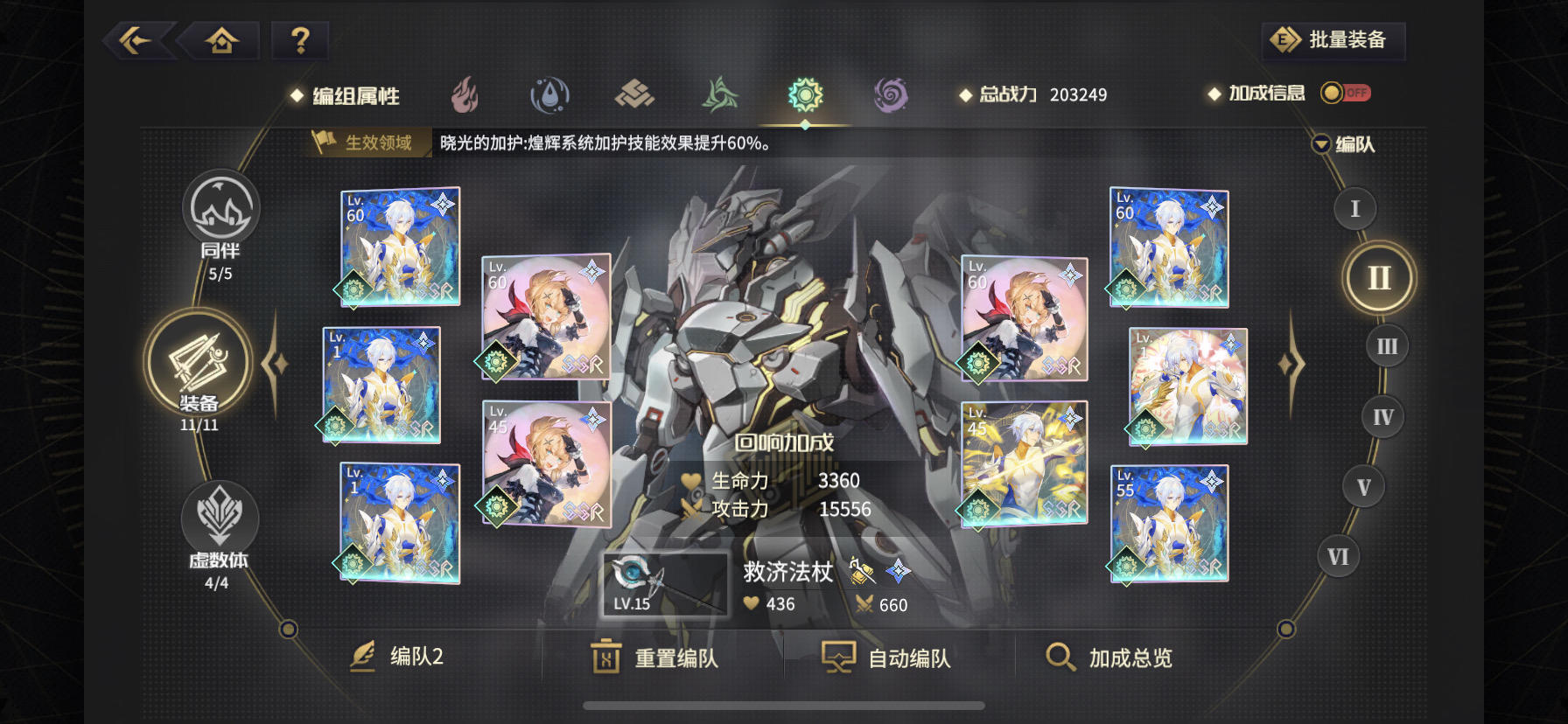Image resolution: width=1568 pixels, height=724 pixels.
Task: Open the LV.15 救济法杖 weapon slot
Action: point(665,584)
